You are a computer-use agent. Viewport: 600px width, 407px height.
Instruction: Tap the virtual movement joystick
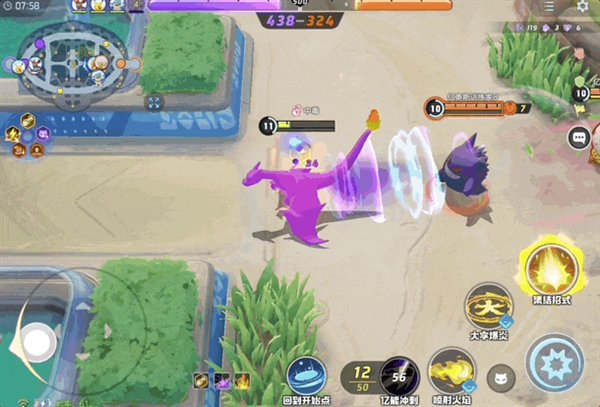(x=39, y=343)
